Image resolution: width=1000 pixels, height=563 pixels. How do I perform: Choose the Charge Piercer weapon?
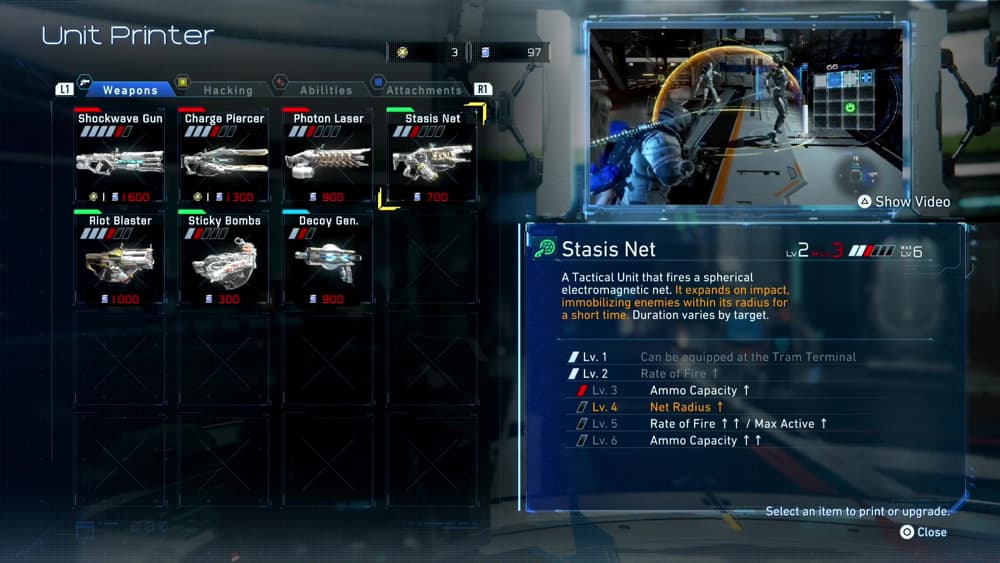[224, 156]
